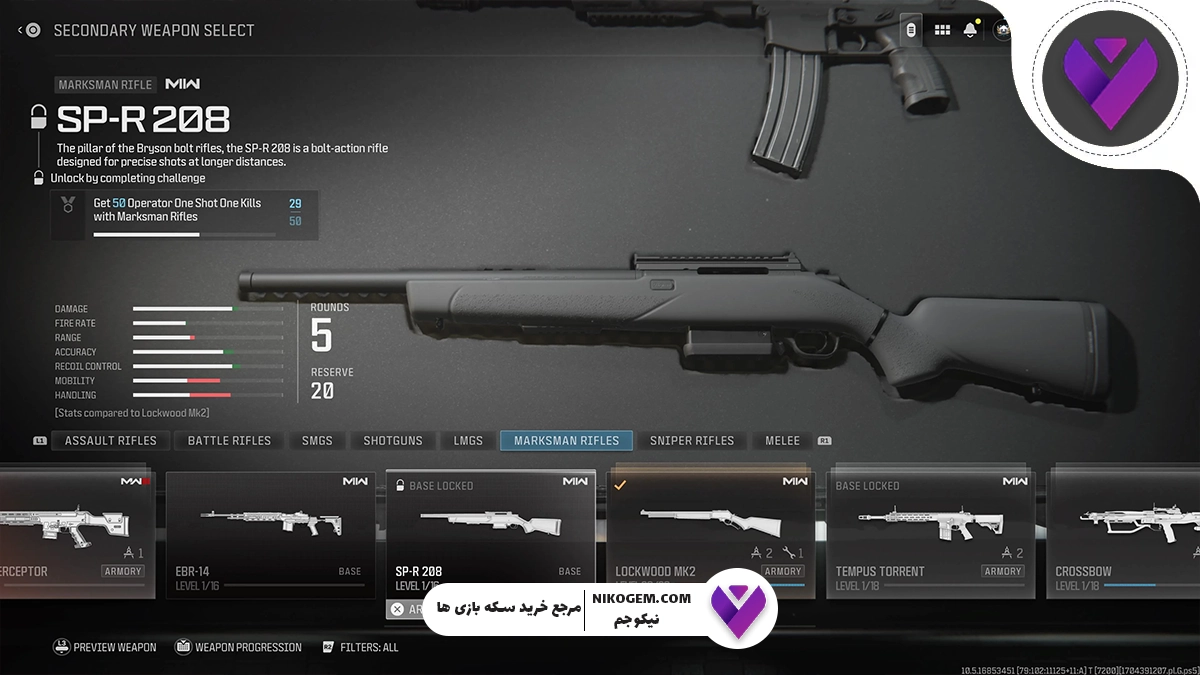Switch to the Assault Rifles tab

point(110,441)
